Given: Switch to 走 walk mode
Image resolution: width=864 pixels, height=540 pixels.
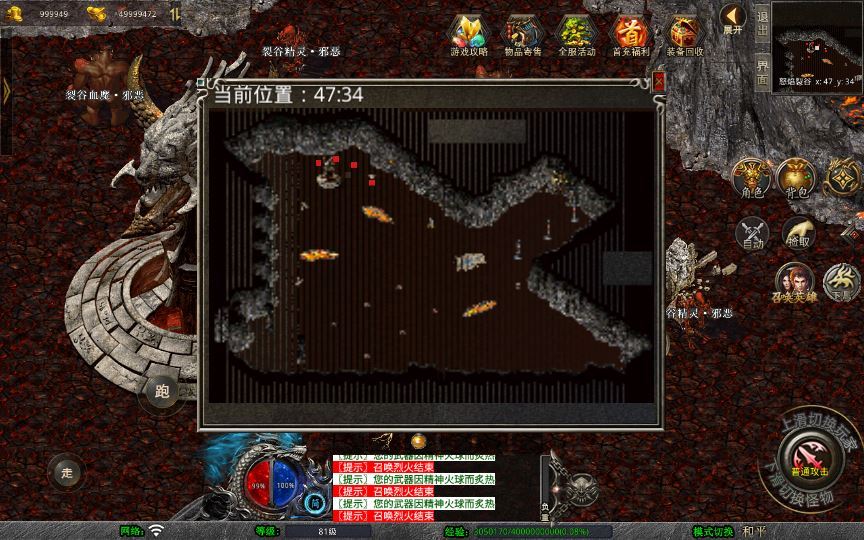Looking at the screenshot, I should coord(66,471).
